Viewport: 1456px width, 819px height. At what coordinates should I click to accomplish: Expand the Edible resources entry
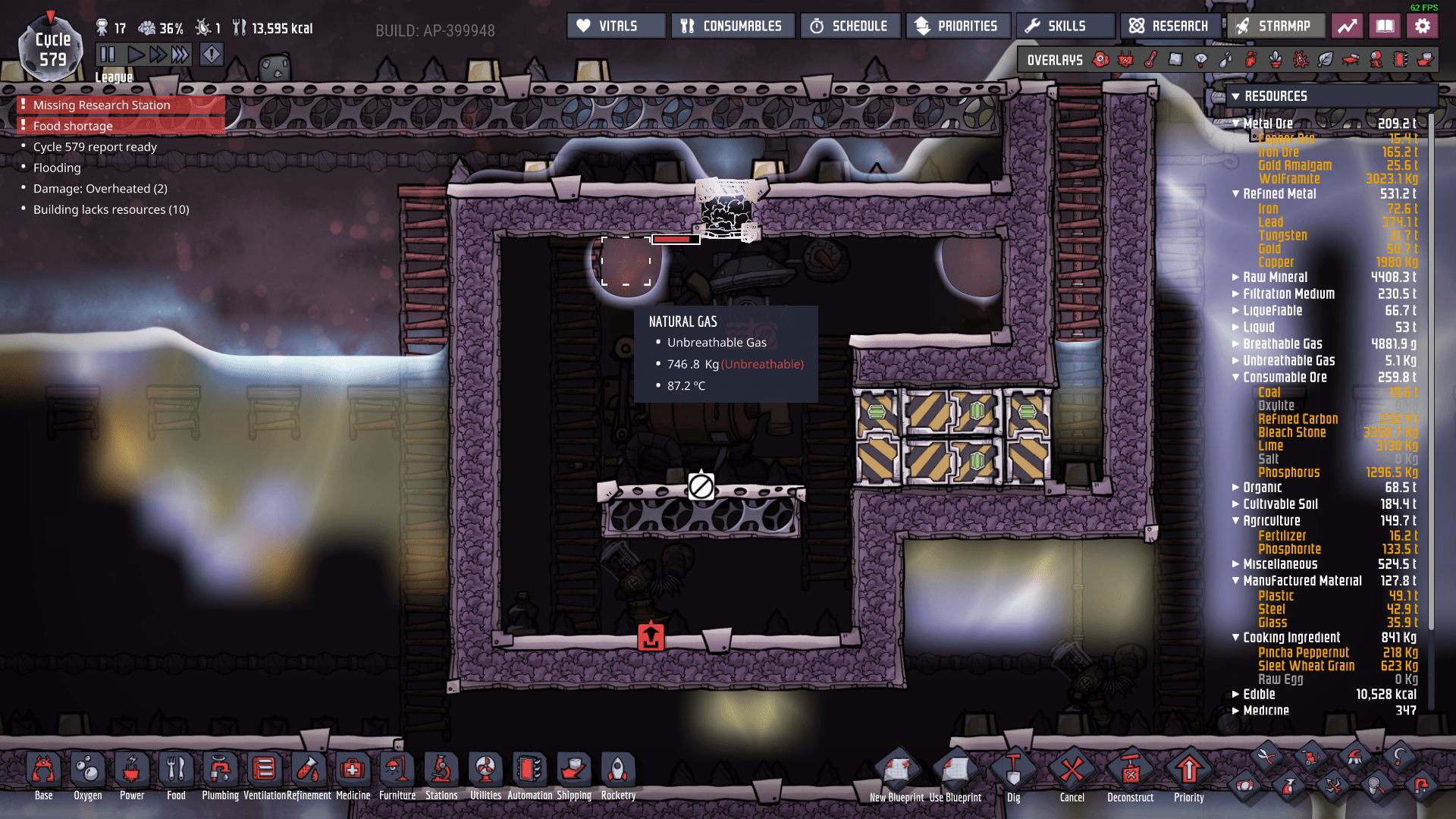tap(1236, 694)
